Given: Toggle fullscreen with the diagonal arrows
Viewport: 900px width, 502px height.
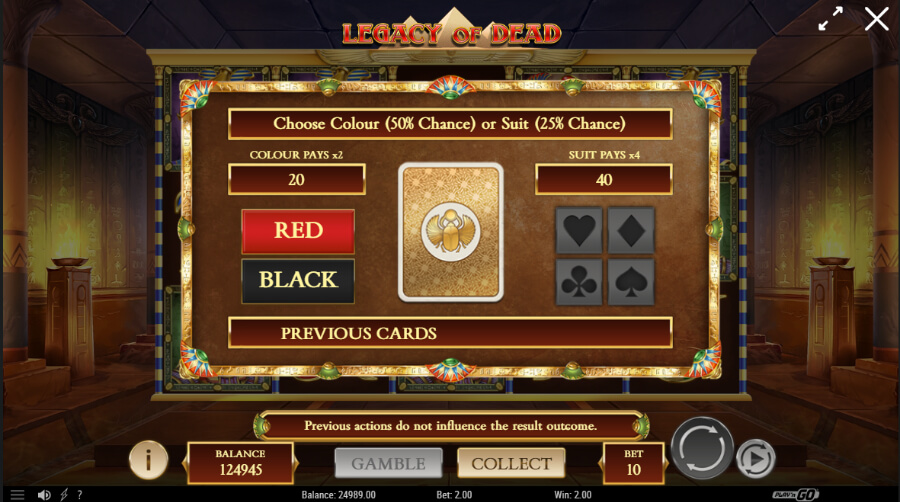Looking at the screenshot, I should tap(830, 19).
